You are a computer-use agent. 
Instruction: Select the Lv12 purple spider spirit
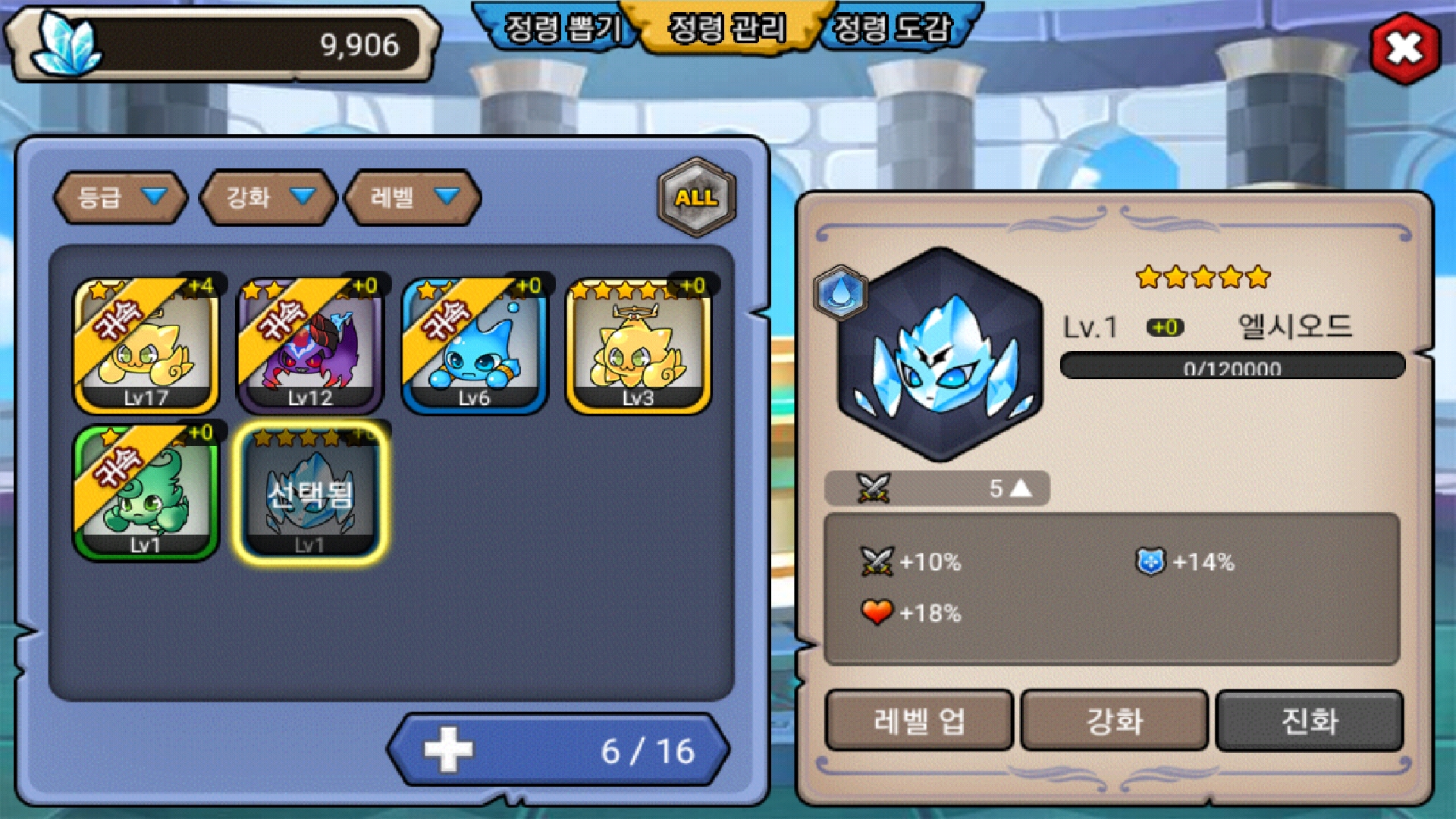pos(310,346)
